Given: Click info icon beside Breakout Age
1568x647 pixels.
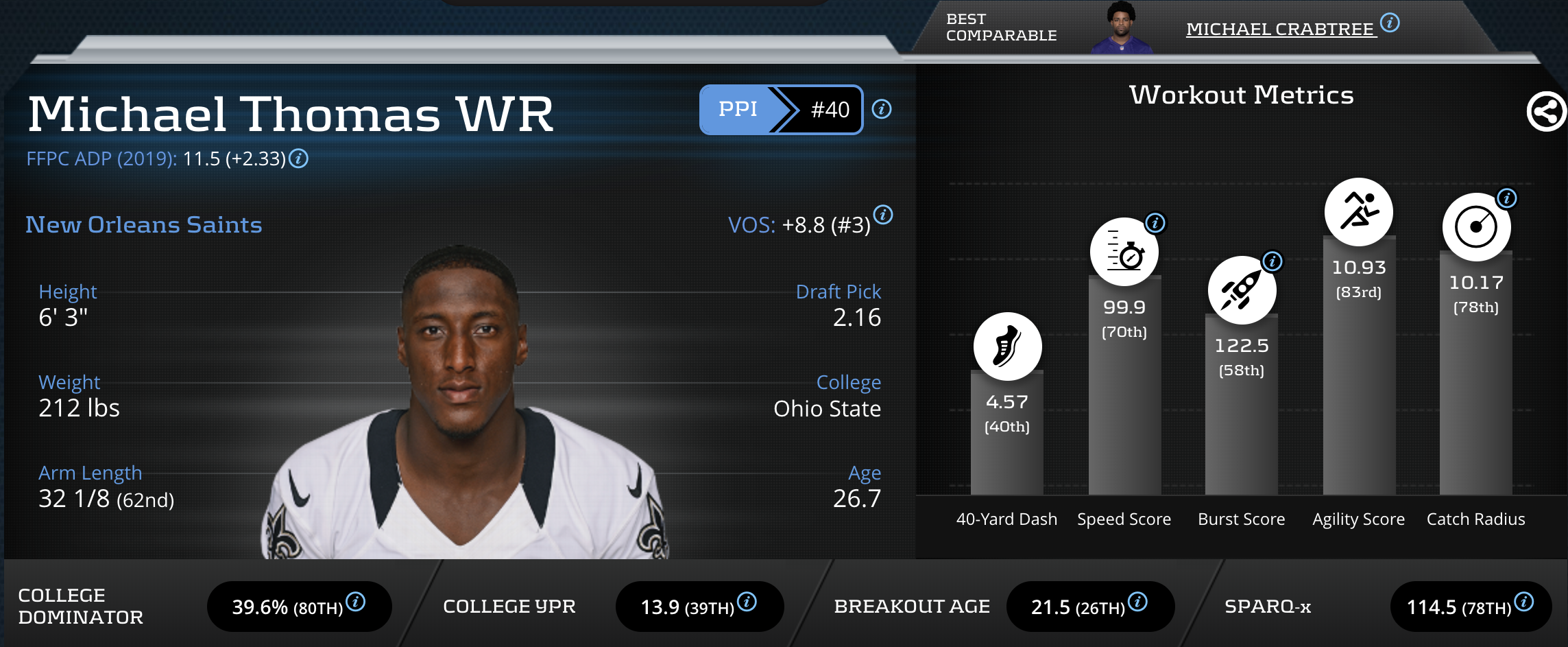Looking at the screenshot, I should 1137,602.
